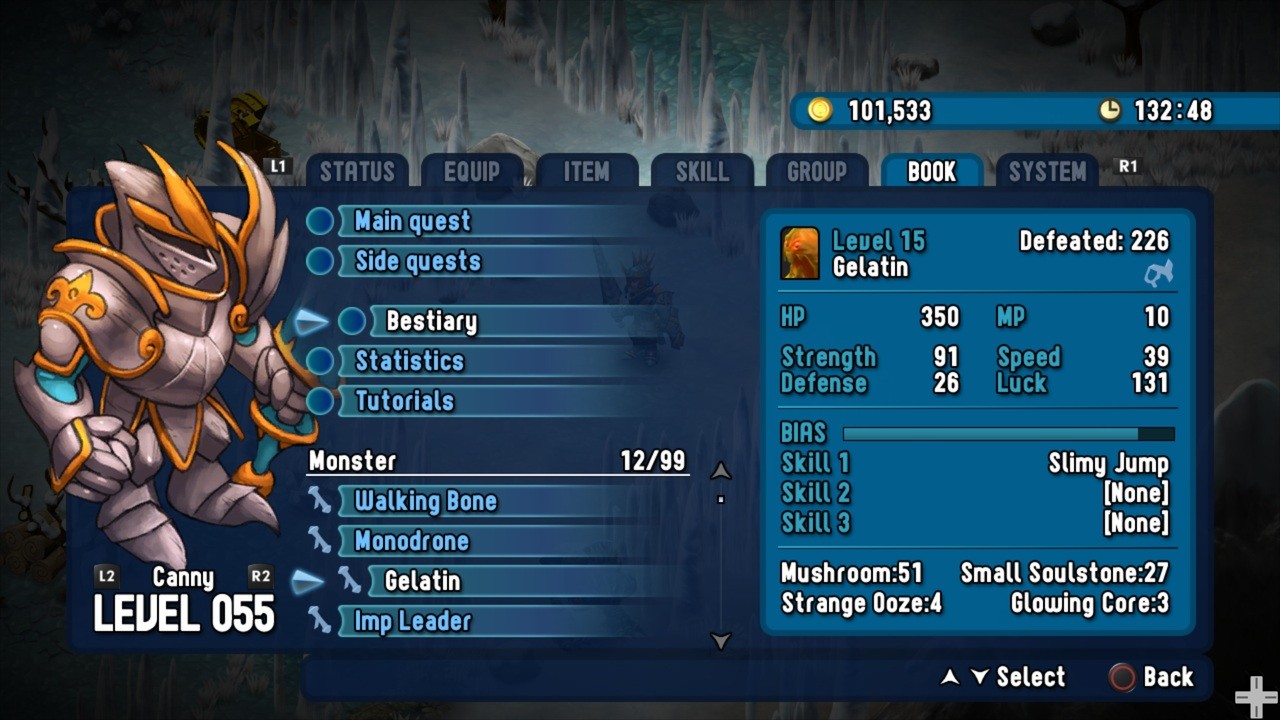
Task: Select the ITEM tab
Action: tap(586, 171)
